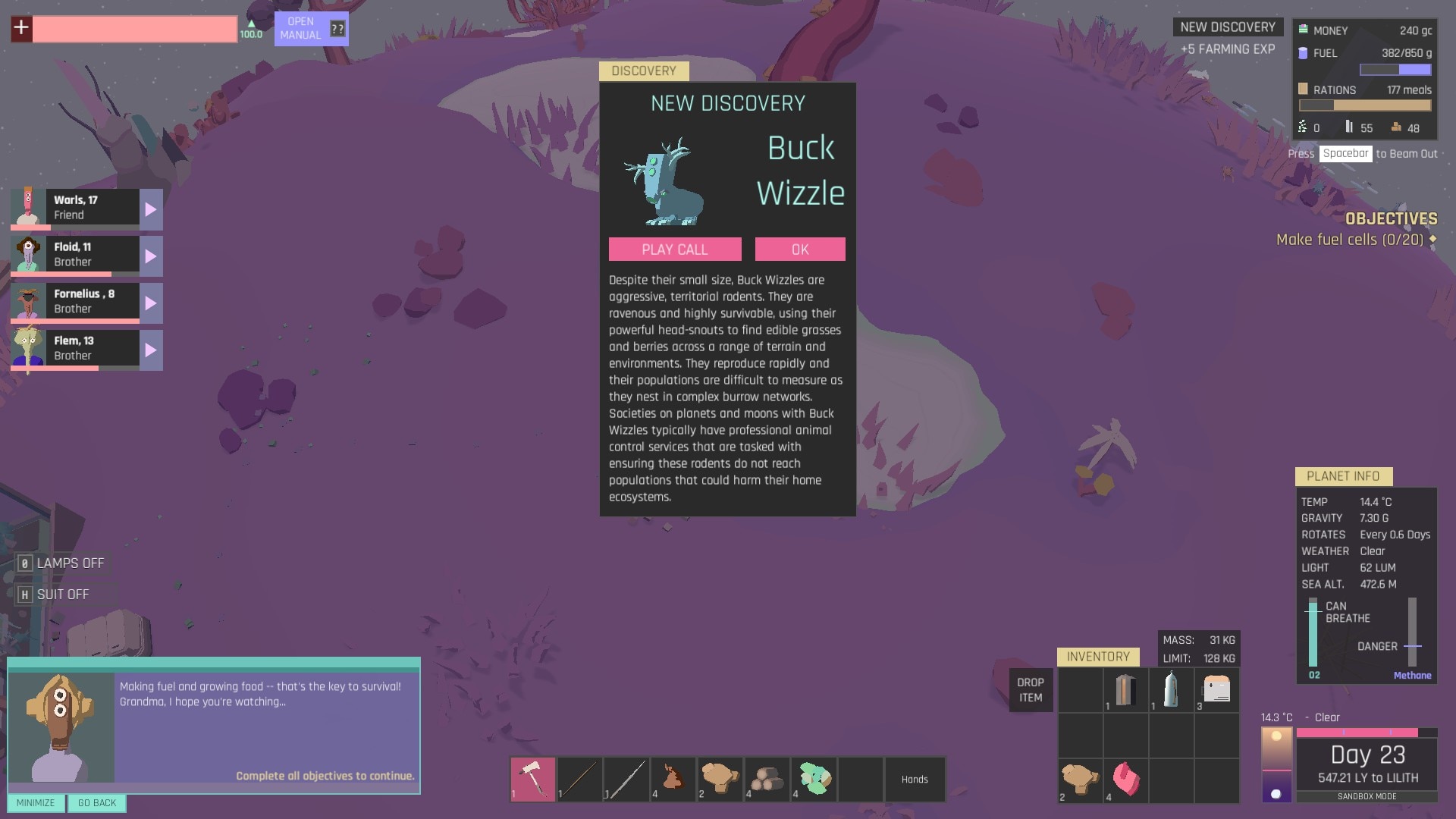Expand Flem's crew arrow
The height and width of the screenshot is (819, 1456).
pos(151,350)
